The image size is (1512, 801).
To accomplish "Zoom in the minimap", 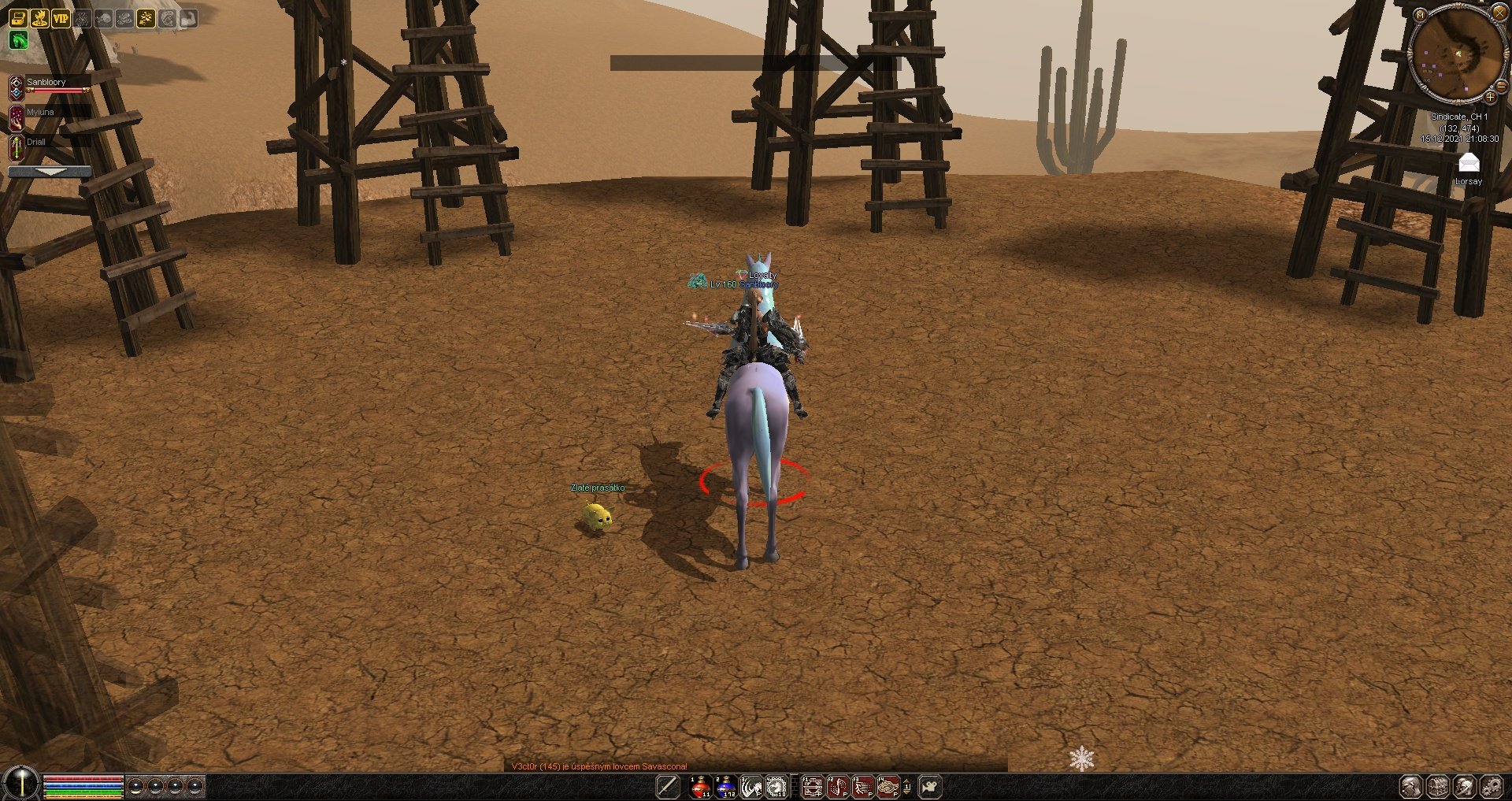I will [x=1490, y=98].
